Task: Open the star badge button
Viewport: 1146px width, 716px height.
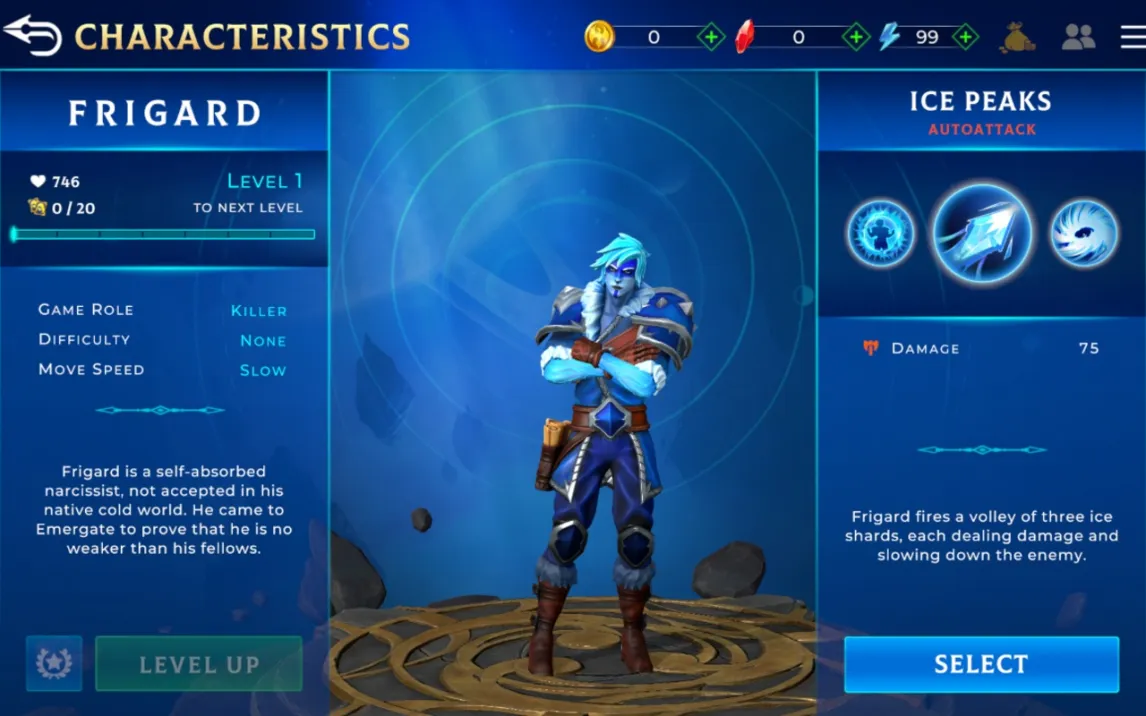Action: 54,663
